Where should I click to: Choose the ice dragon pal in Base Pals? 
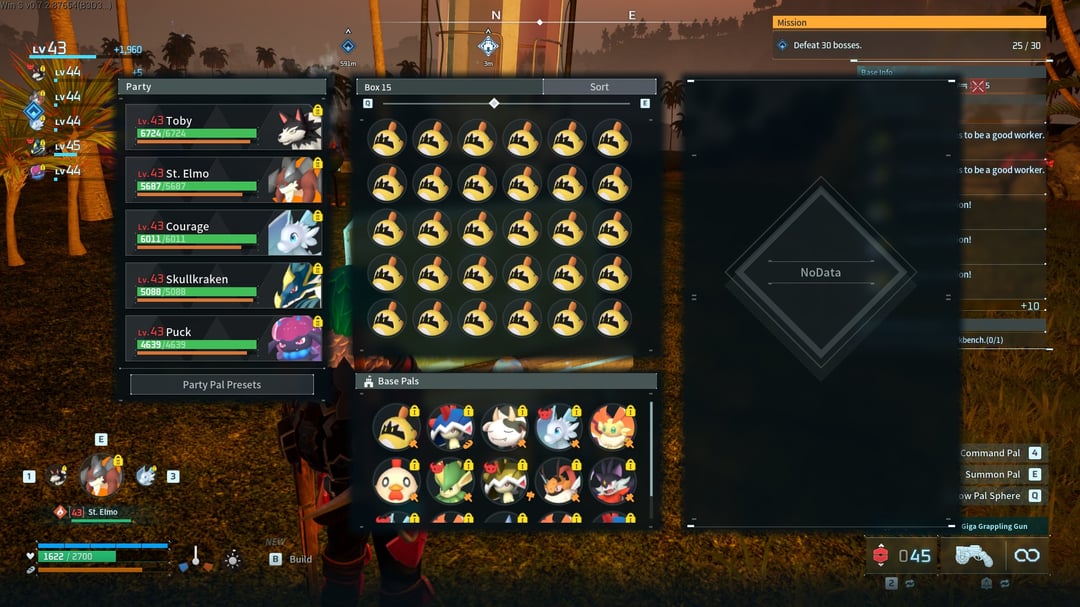coord(558,427)
